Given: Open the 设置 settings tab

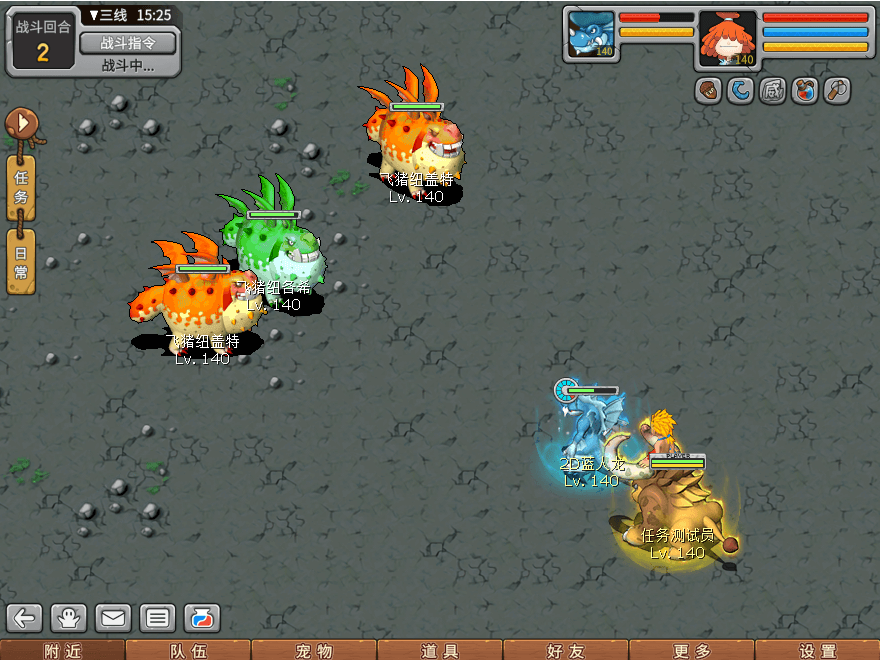Looking at the screenshot, I should pos(817,651).
